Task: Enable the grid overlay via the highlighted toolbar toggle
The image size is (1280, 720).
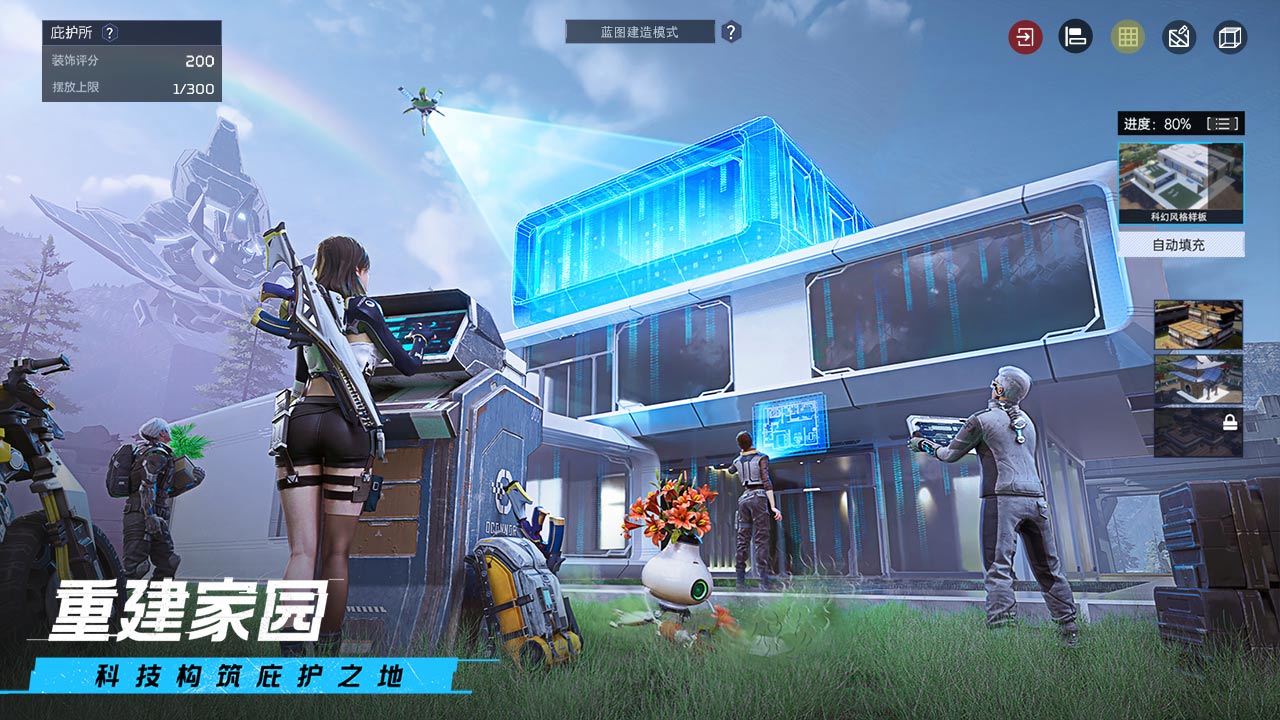Action: 1126,37
